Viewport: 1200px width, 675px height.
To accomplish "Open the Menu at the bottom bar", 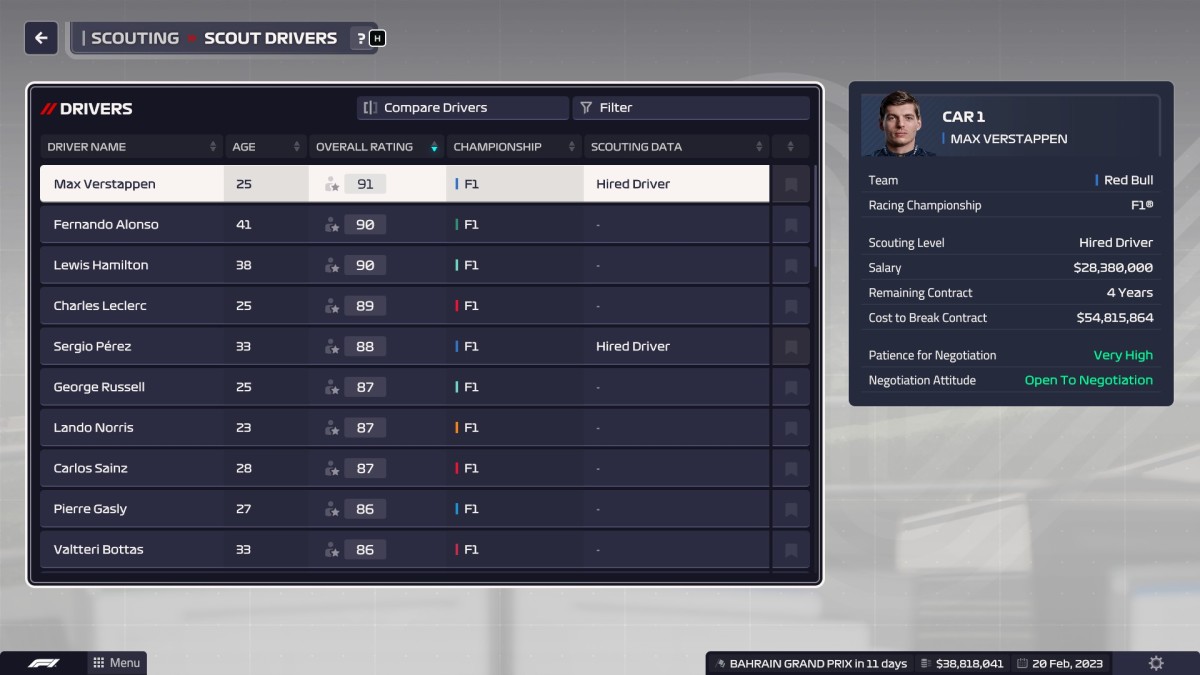I will point(117,663).
